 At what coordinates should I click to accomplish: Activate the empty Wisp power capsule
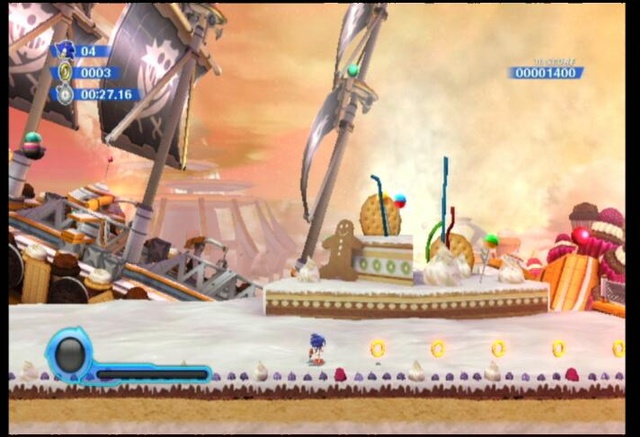70,354
